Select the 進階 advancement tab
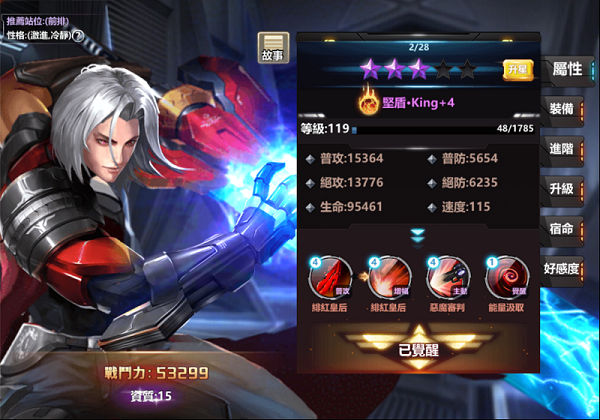This screenshot has width=600, height=420. coord(561,149)
